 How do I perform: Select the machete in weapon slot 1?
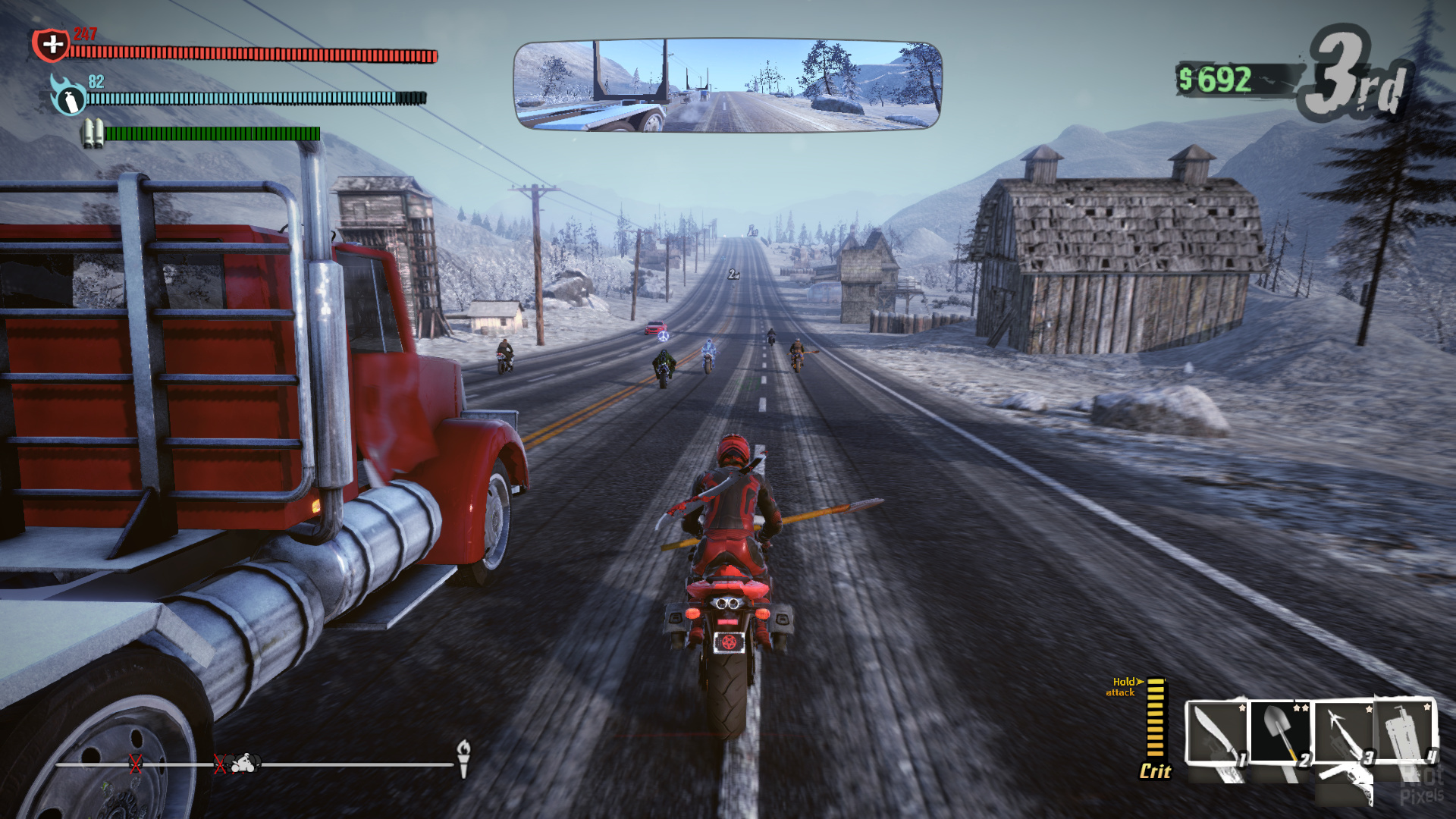tap(1217, 733)
